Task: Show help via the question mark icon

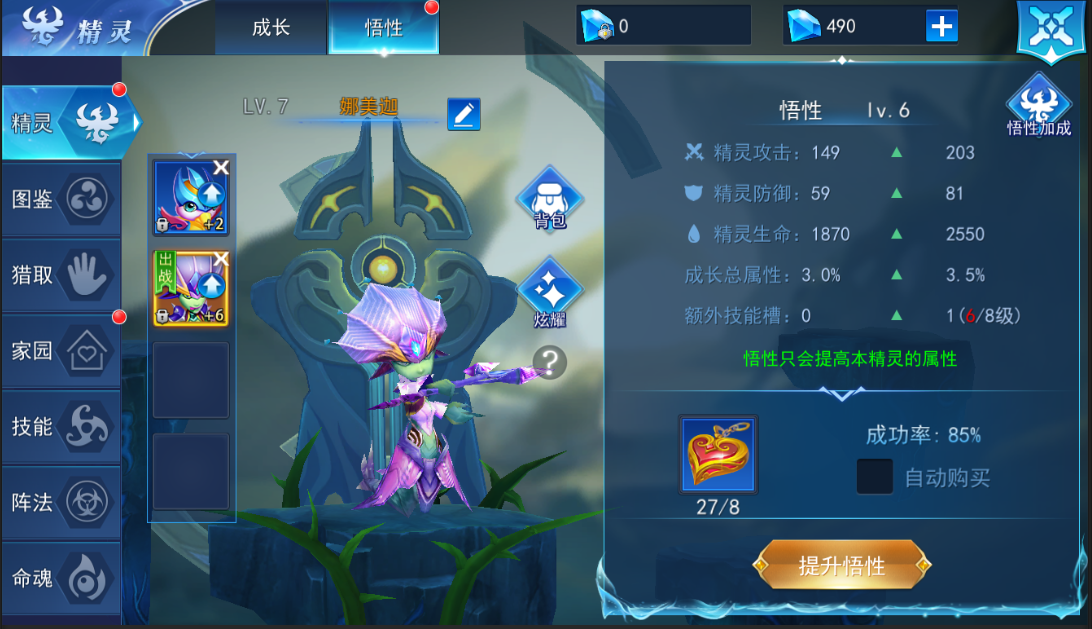Action: click(549, 362)
